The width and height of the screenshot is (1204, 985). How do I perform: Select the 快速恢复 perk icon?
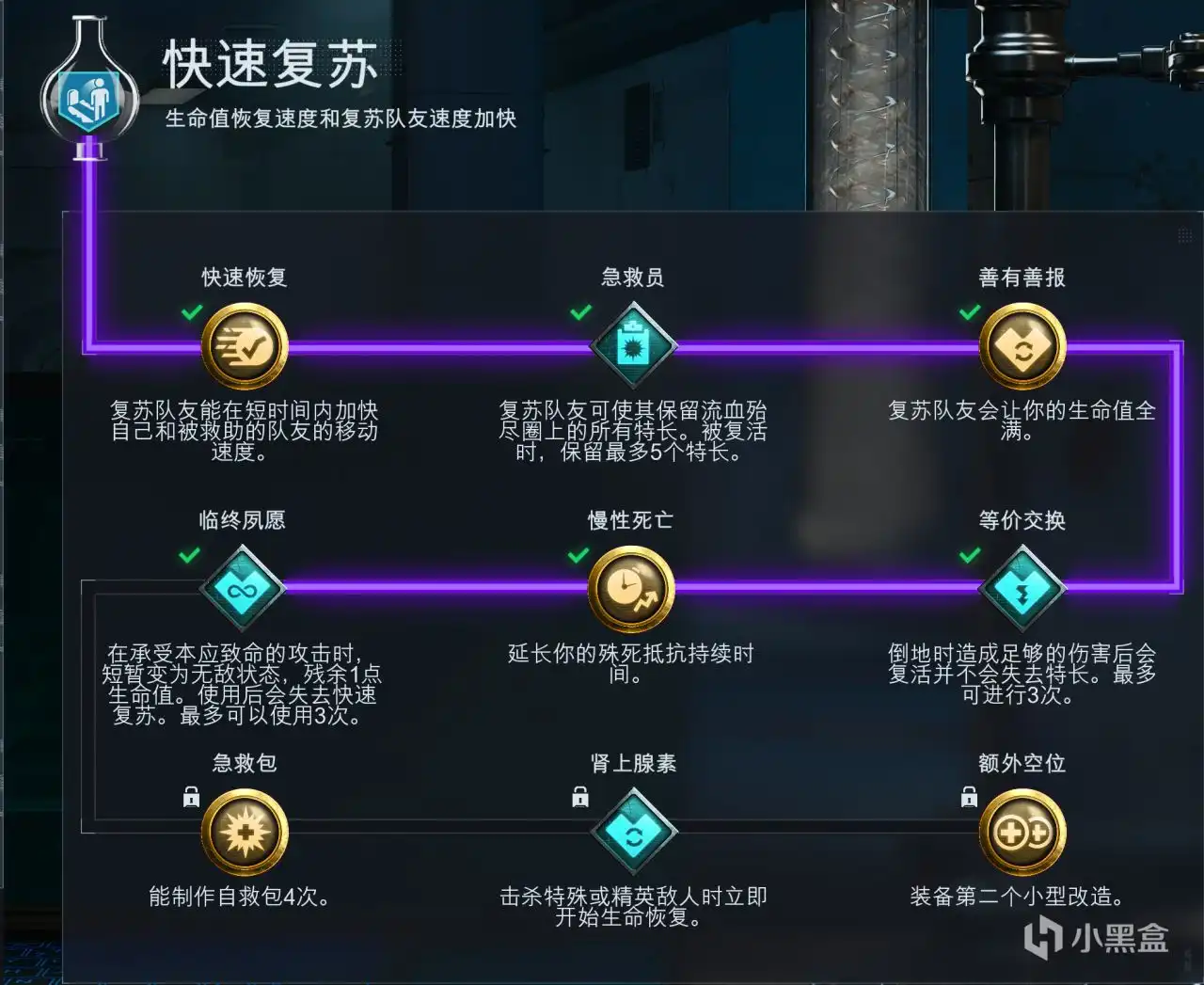coord(243,344)
